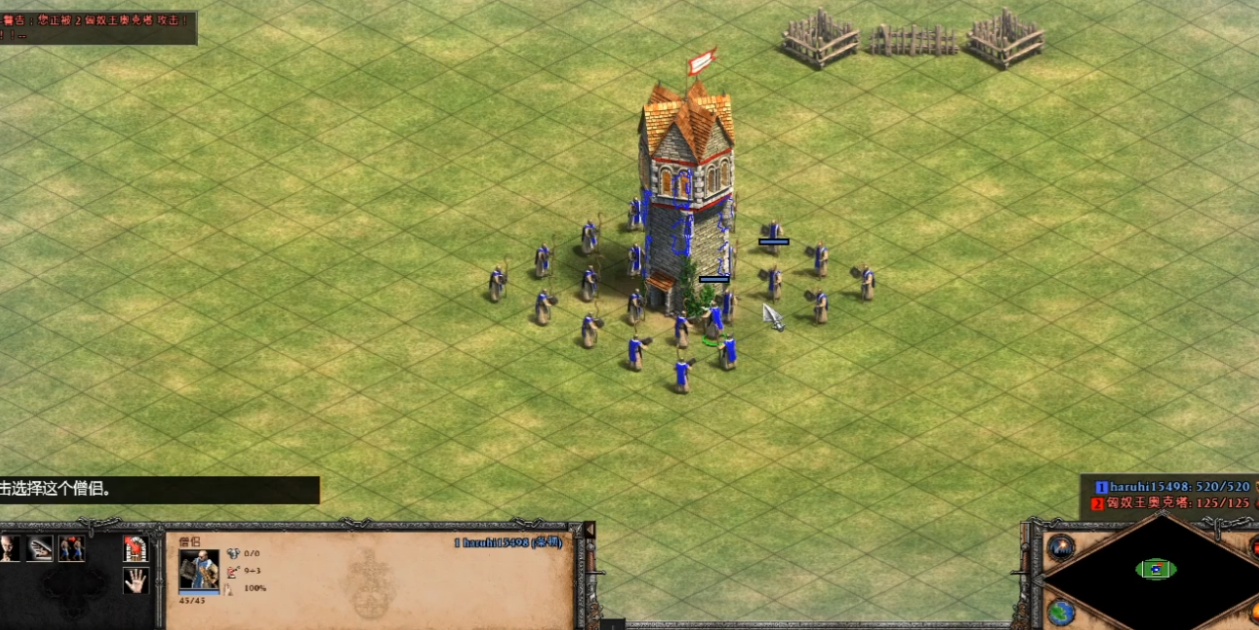Choose the two-soldiers command icon
The width and height of the screenshot is (1259, 630).
coord(71,548)
